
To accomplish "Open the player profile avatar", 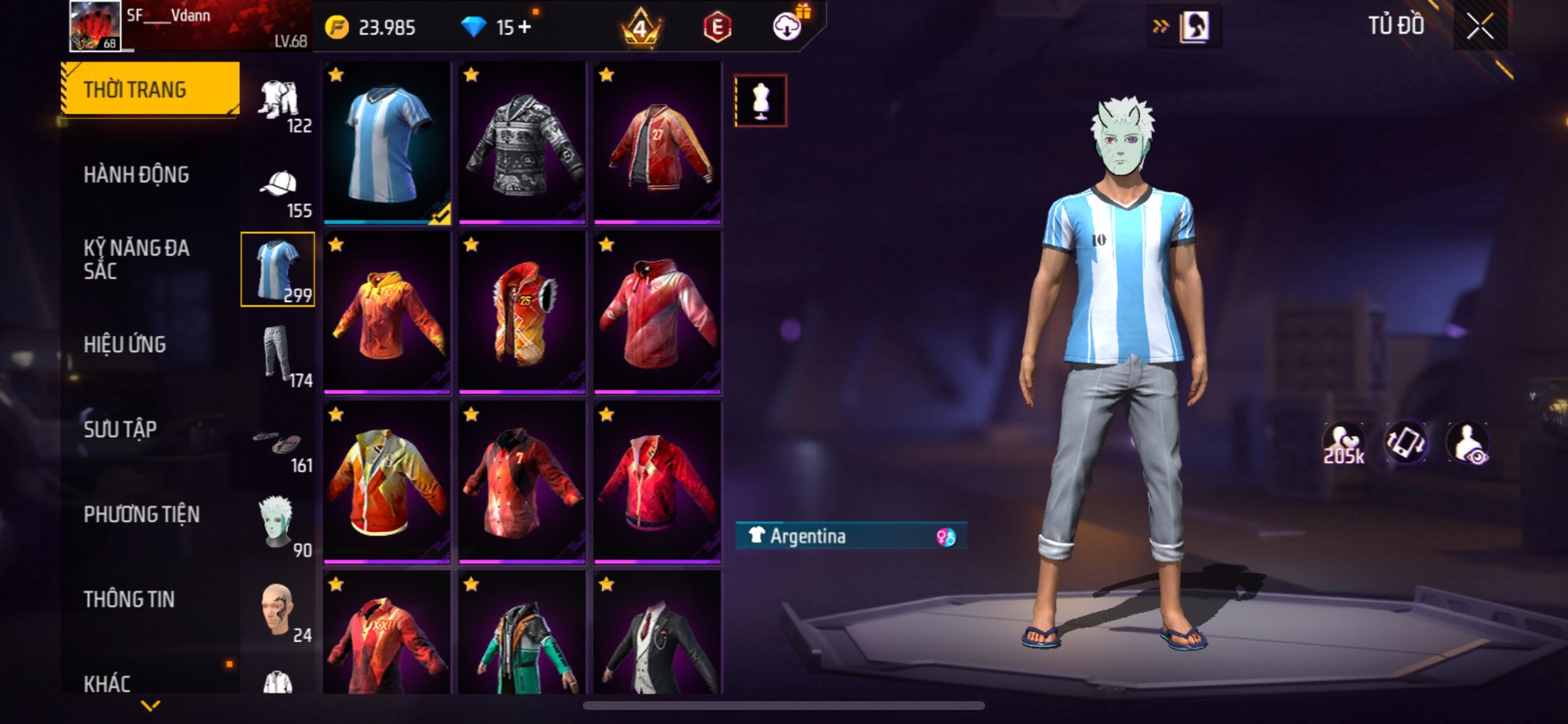I will point(95,26).
